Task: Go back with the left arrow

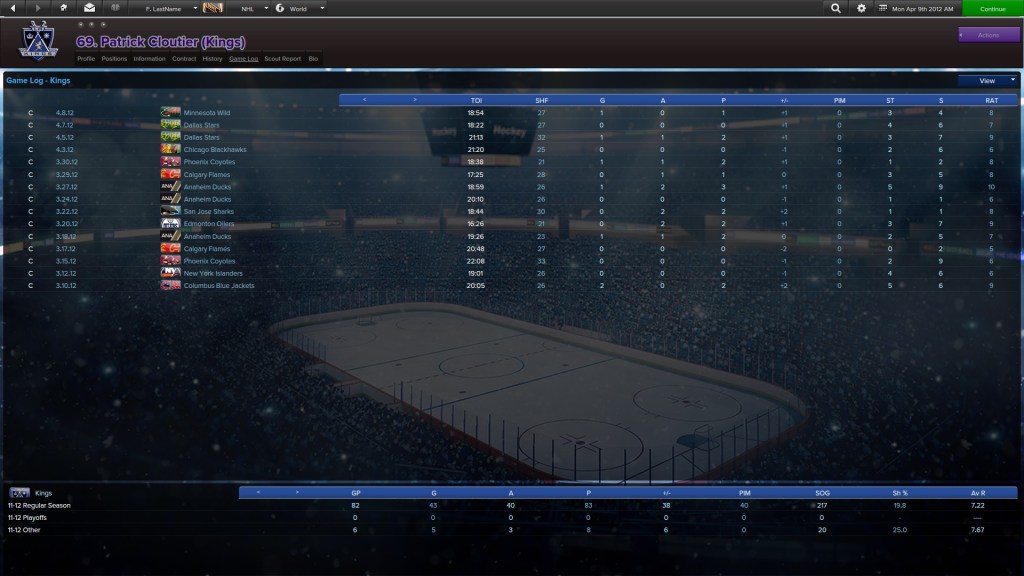Action: 12,8
